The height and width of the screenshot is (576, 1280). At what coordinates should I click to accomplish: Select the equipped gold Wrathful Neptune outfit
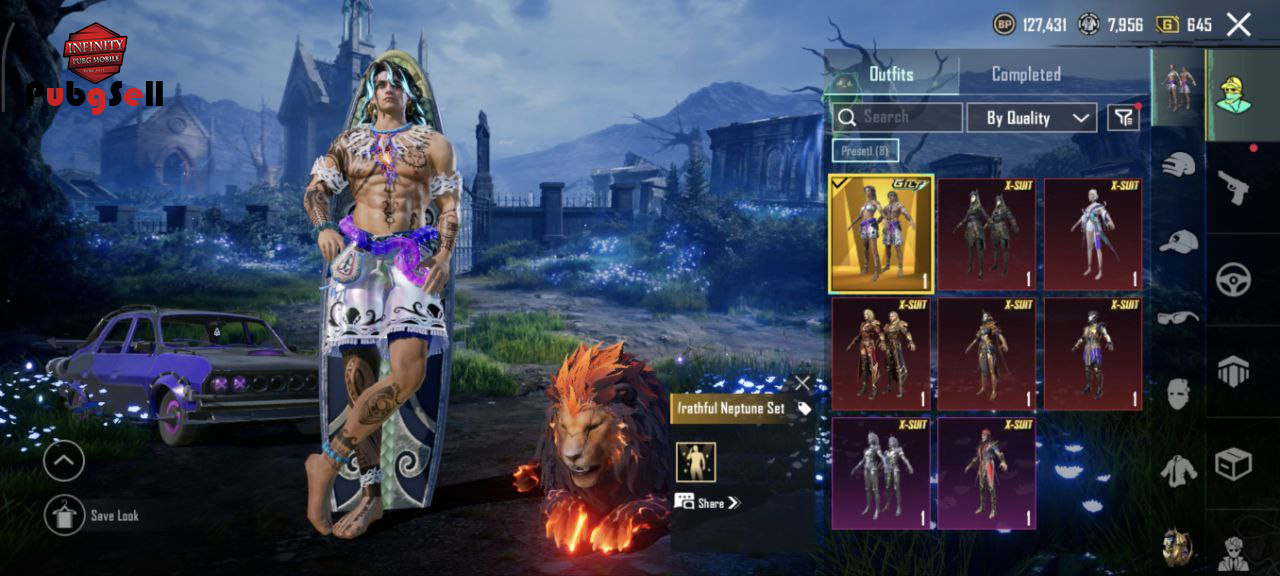(881, 234)
